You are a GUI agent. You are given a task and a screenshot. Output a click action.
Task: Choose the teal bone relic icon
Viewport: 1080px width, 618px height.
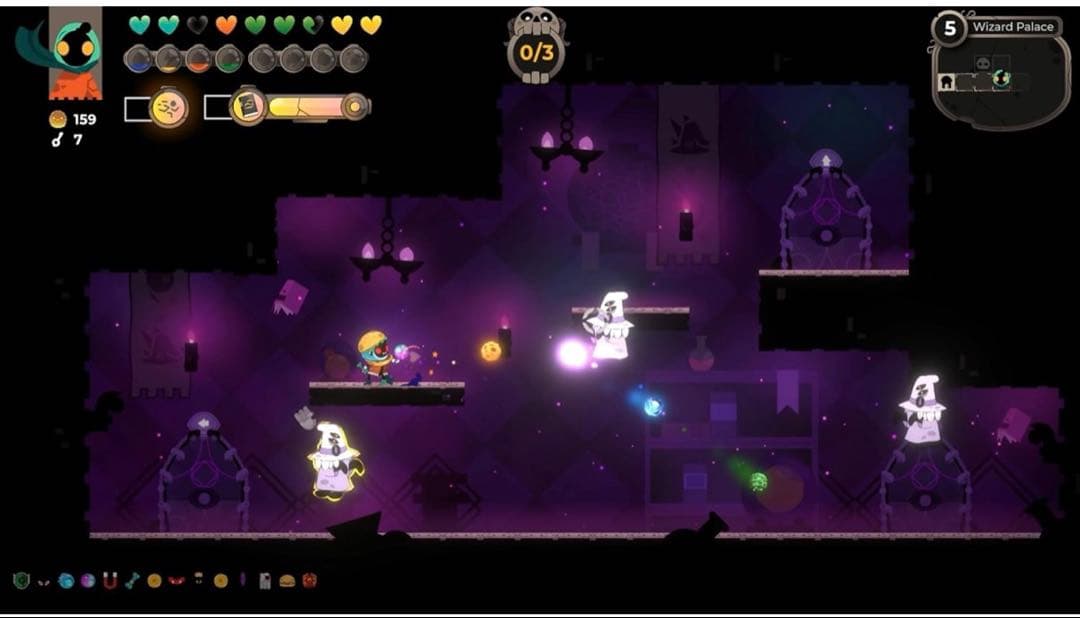click(132, 580)
